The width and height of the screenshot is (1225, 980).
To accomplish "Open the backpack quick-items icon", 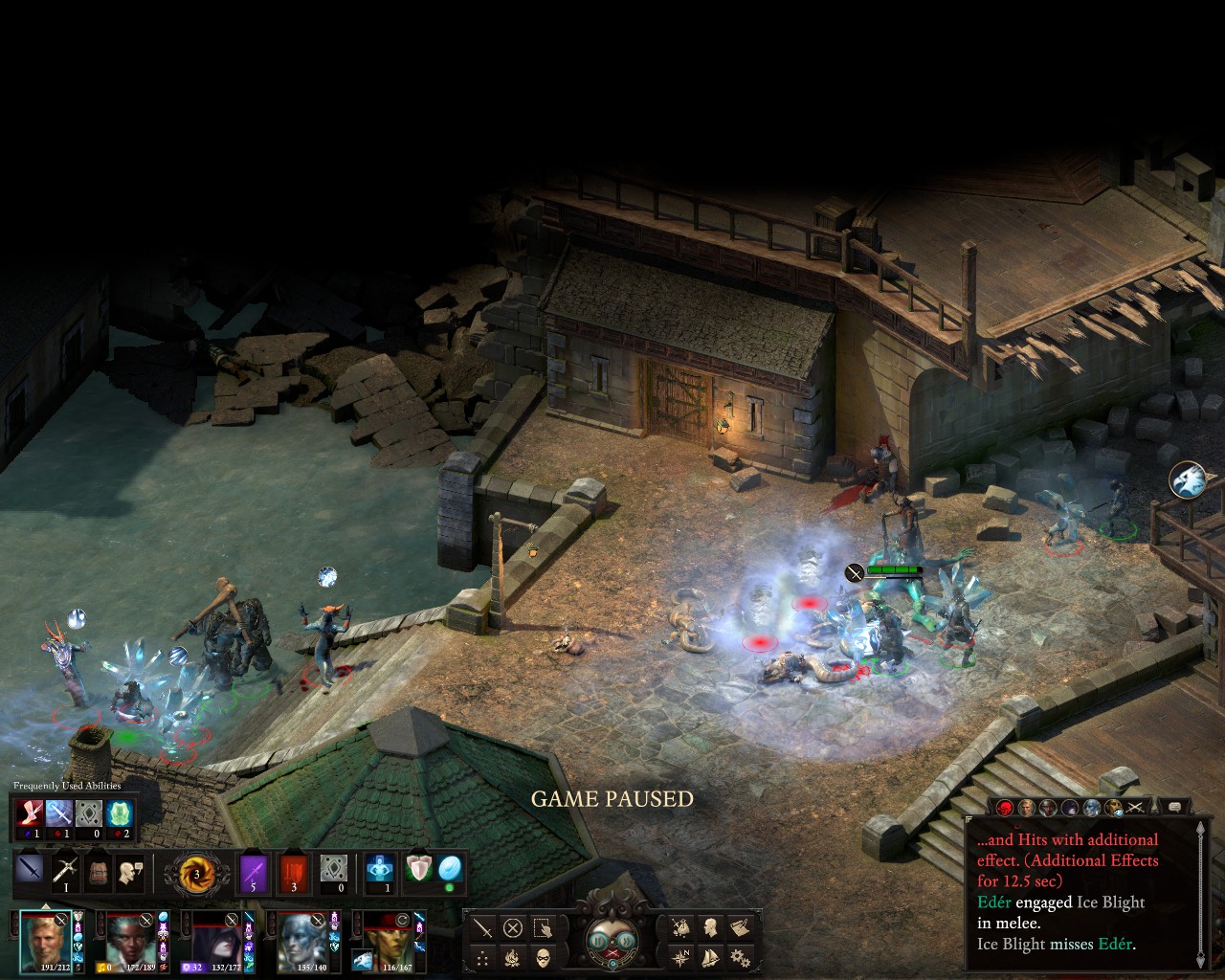I will point(98,872).
